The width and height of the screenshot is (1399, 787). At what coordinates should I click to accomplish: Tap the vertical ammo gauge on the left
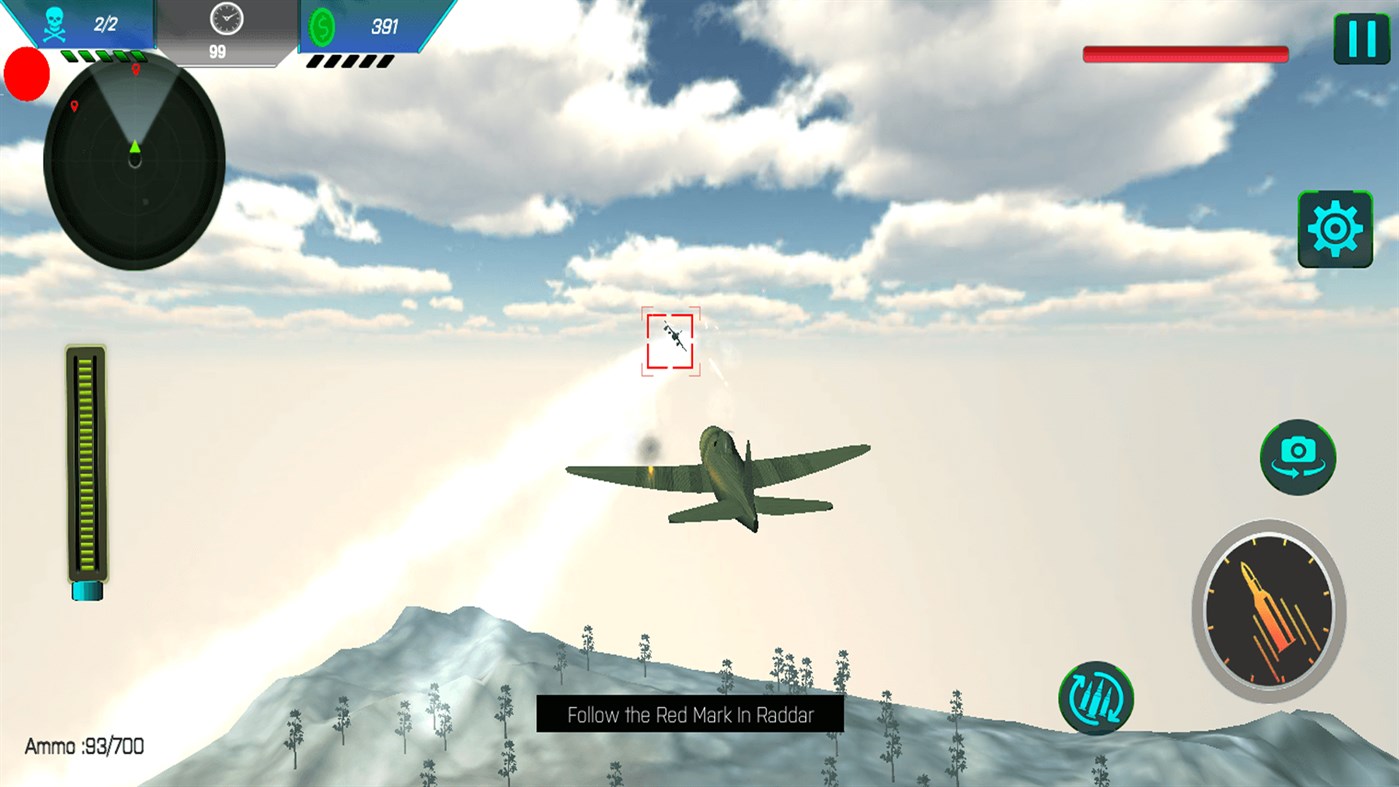[86, 465]
